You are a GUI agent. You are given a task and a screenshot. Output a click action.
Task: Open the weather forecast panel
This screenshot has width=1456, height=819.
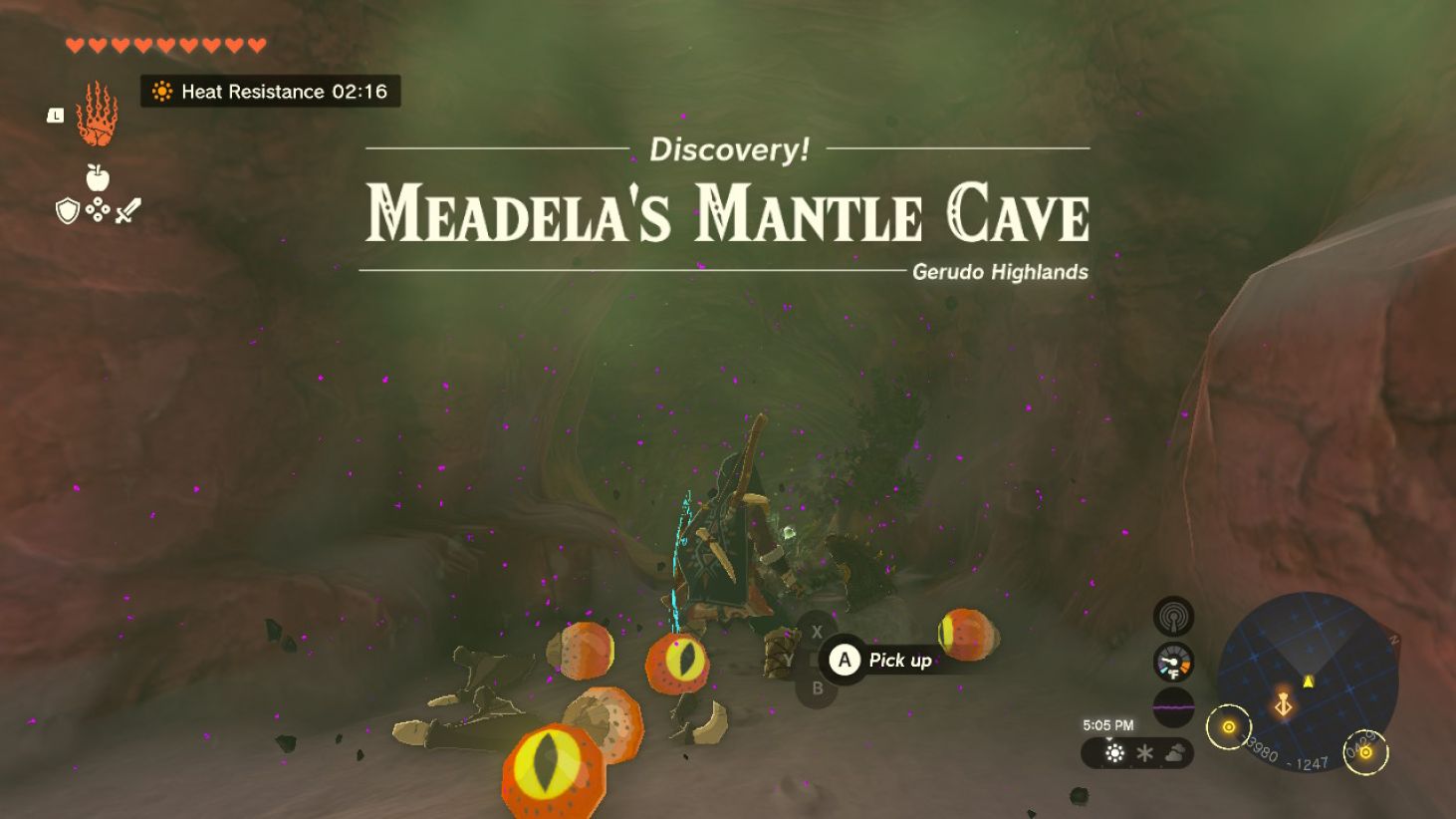click(1136, 753)
